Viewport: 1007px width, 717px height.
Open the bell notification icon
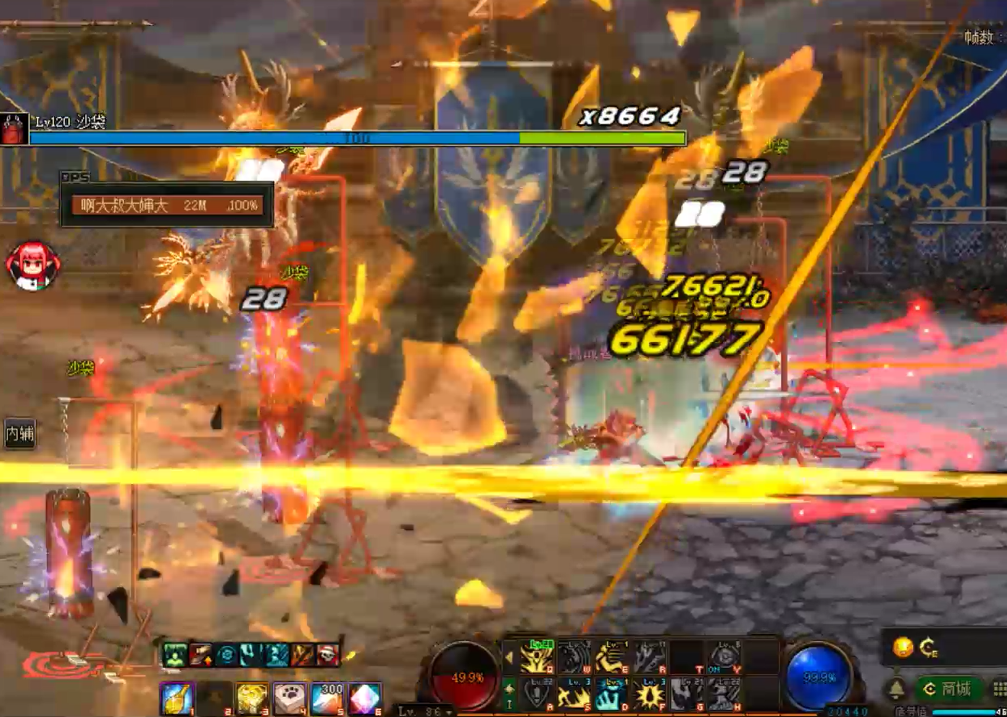[x=896, y=689]
